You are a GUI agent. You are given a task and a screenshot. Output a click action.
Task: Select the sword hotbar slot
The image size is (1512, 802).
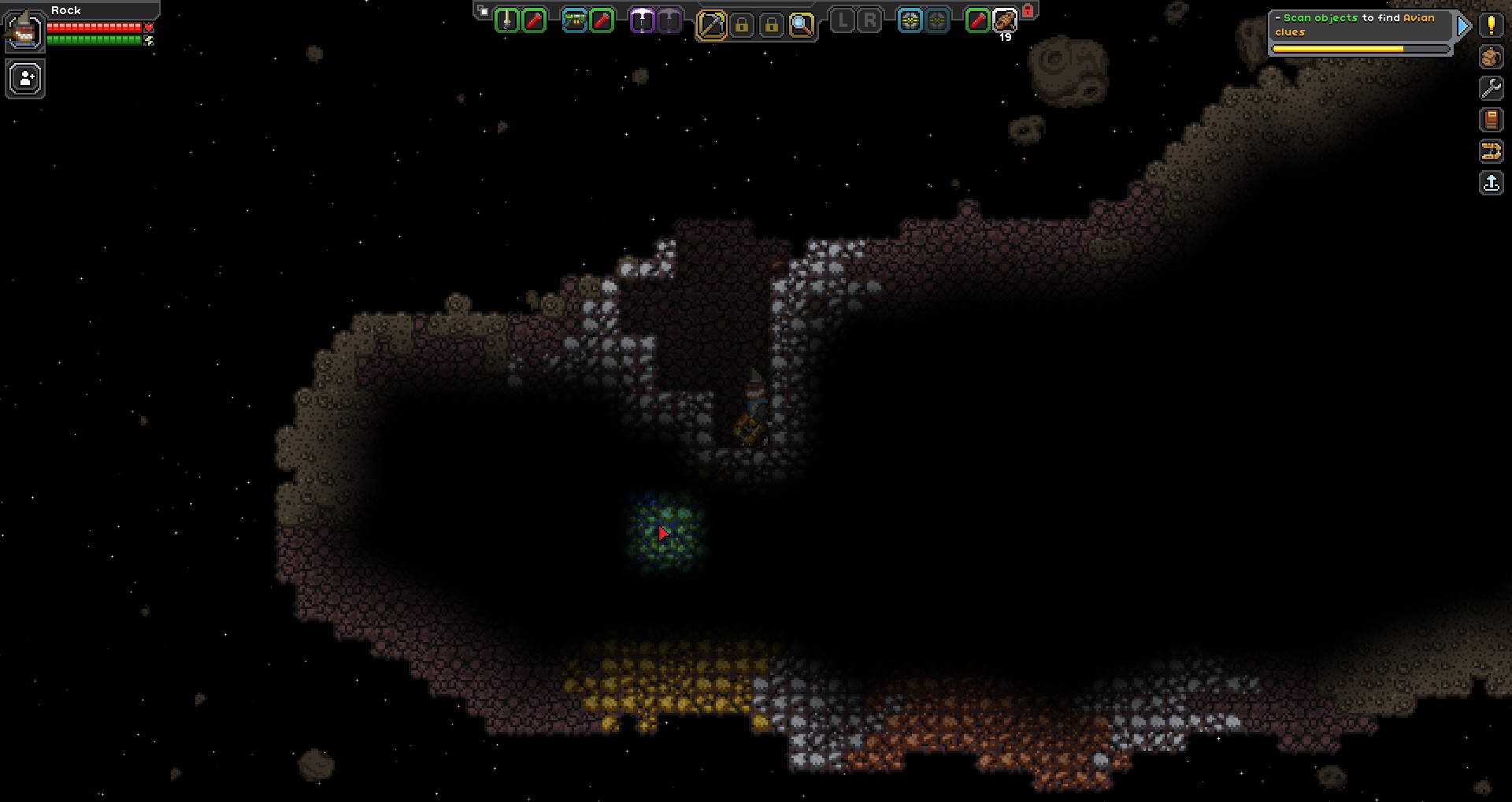click(507, 21)
